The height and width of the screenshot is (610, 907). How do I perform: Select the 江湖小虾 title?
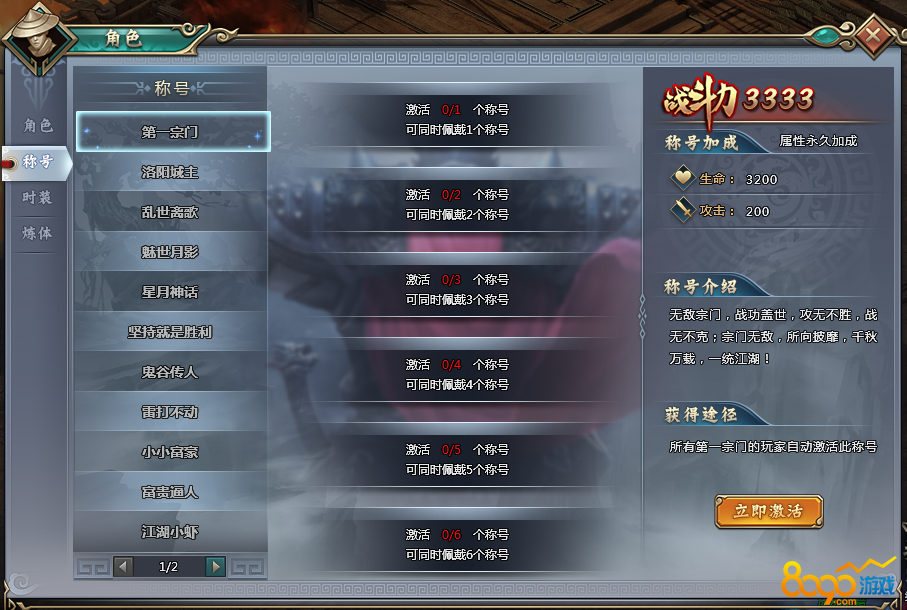pos(171,531)
